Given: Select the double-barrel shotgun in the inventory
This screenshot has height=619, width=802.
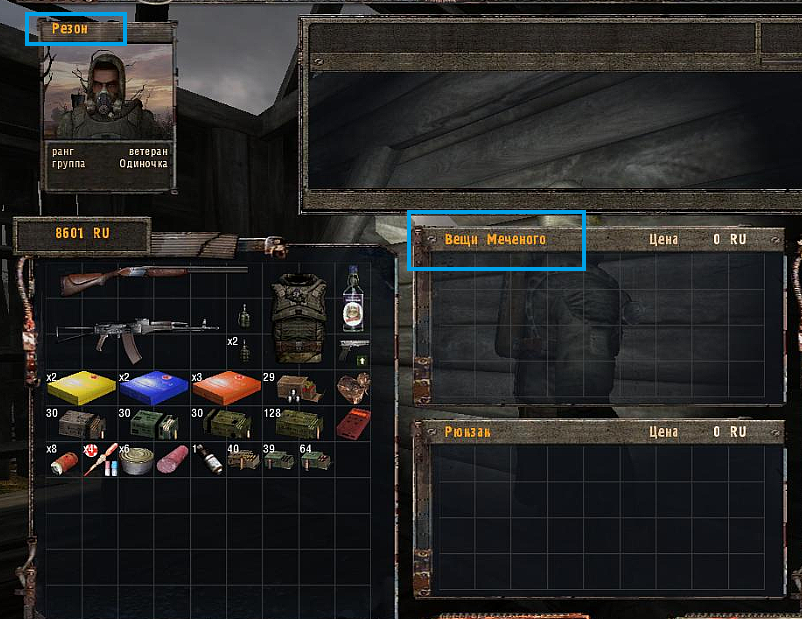Looking at the screenshot, I should point(150,277).
